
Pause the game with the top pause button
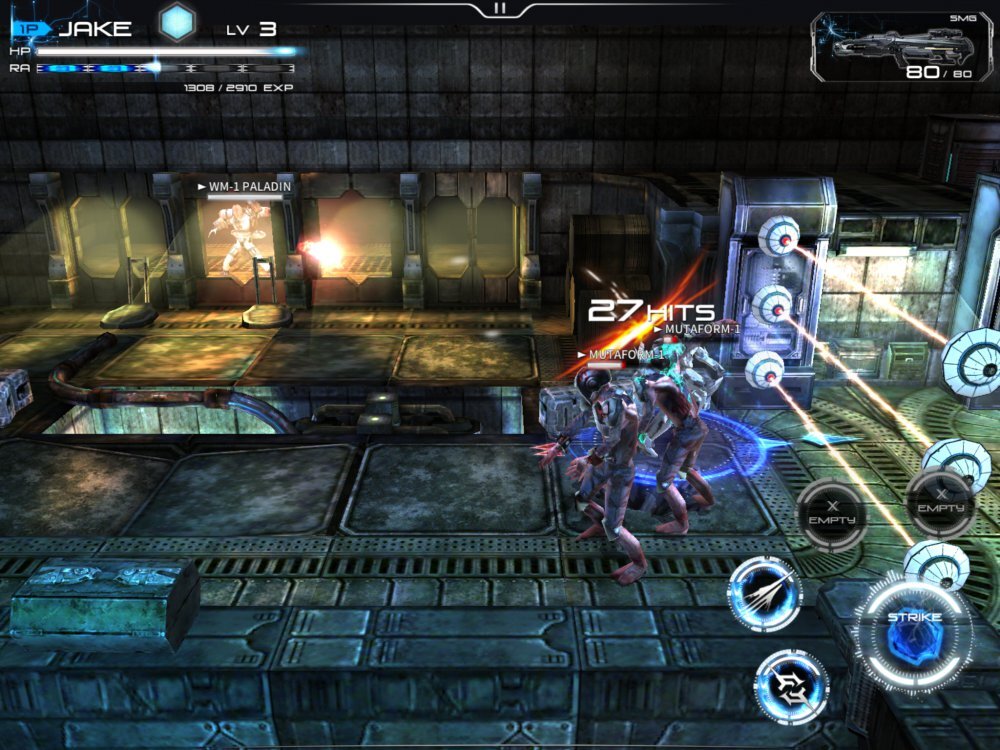[x=500, y=8]
